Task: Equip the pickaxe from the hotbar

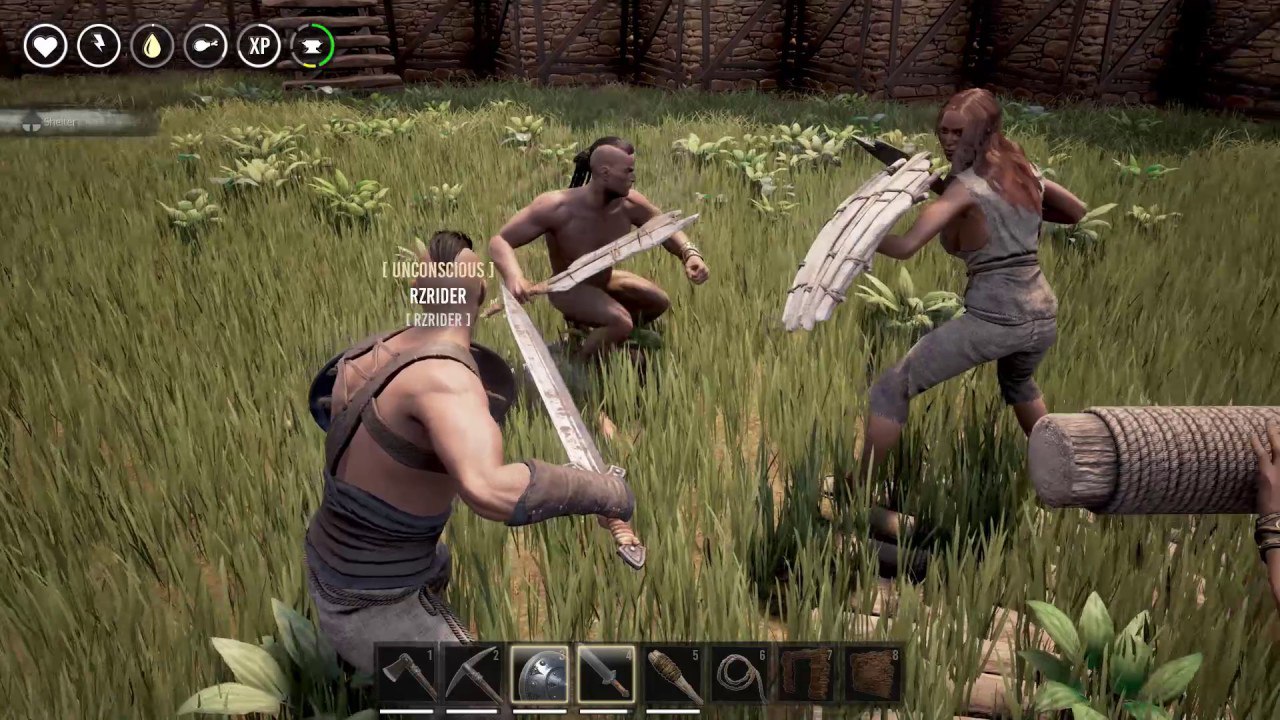Action: pos(474,675)
